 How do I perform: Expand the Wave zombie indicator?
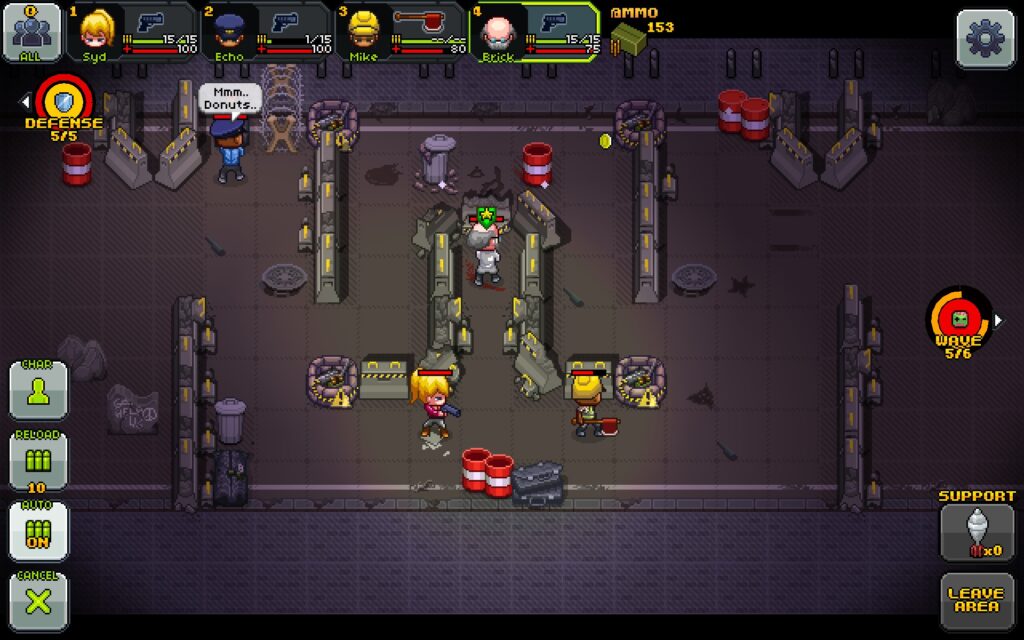(960, 320)
